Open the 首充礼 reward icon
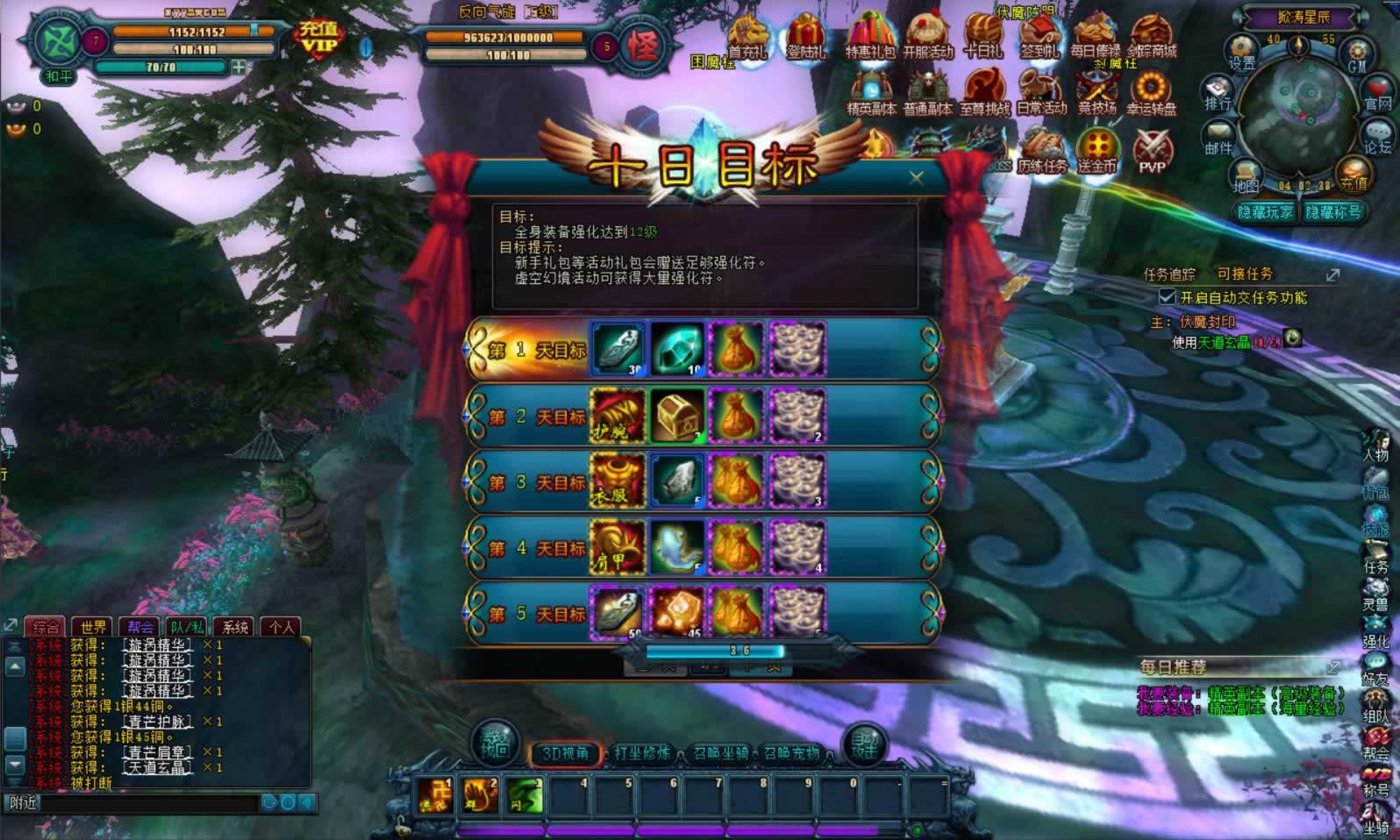This screenshot has height=840, width=1400. [747, 39]
